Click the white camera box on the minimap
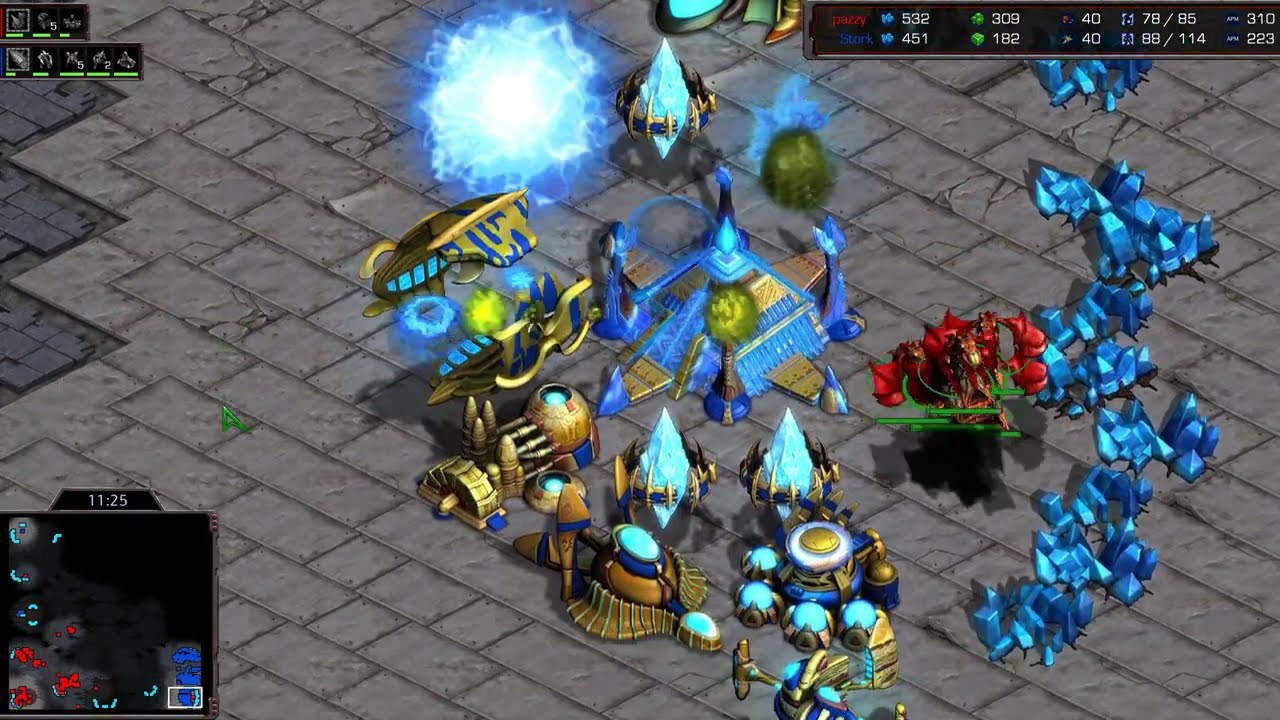Screen dimensions: 1280x720 pos(185,697)
